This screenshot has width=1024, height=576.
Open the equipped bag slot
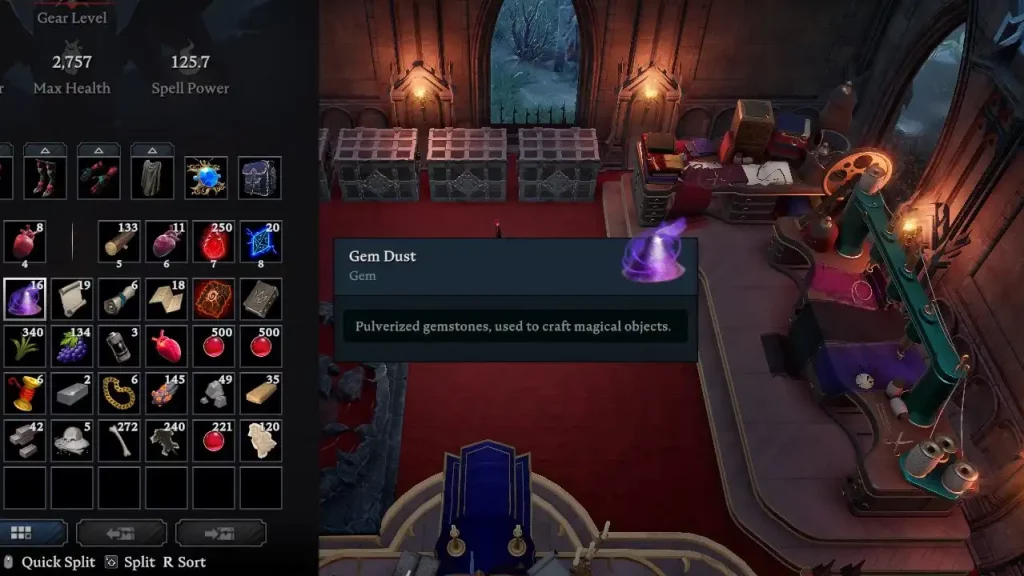260,177
